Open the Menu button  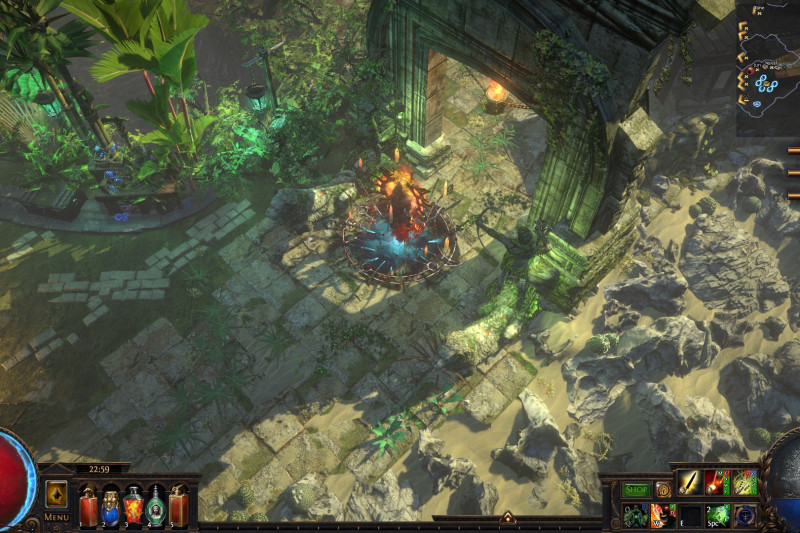point(56,517)
